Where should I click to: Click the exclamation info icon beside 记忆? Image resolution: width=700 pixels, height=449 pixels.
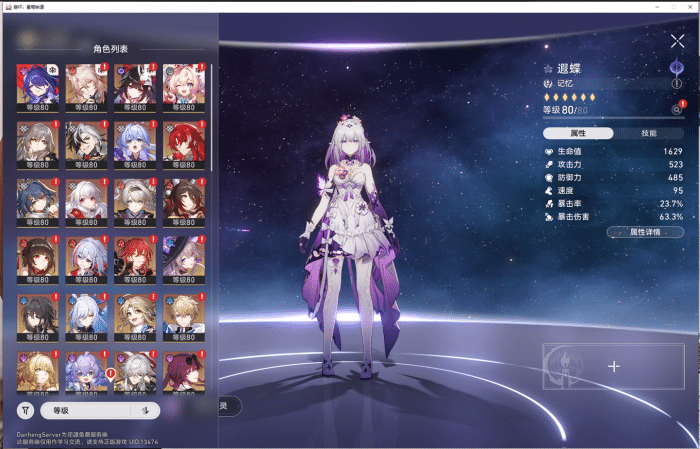pyautogui.click(x=676, y=84)
